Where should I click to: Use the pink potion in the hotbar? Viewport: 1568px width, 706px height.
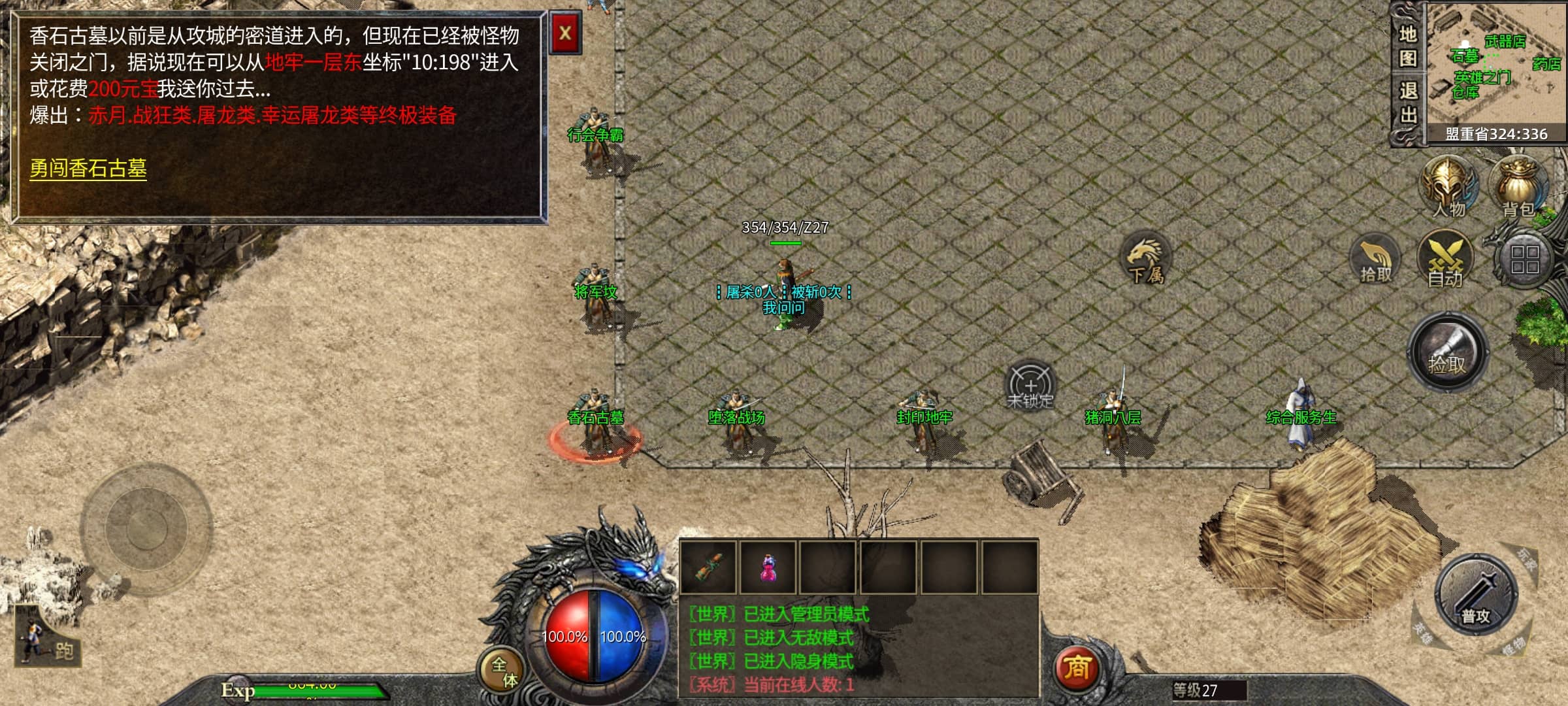[x=768, y=567]
